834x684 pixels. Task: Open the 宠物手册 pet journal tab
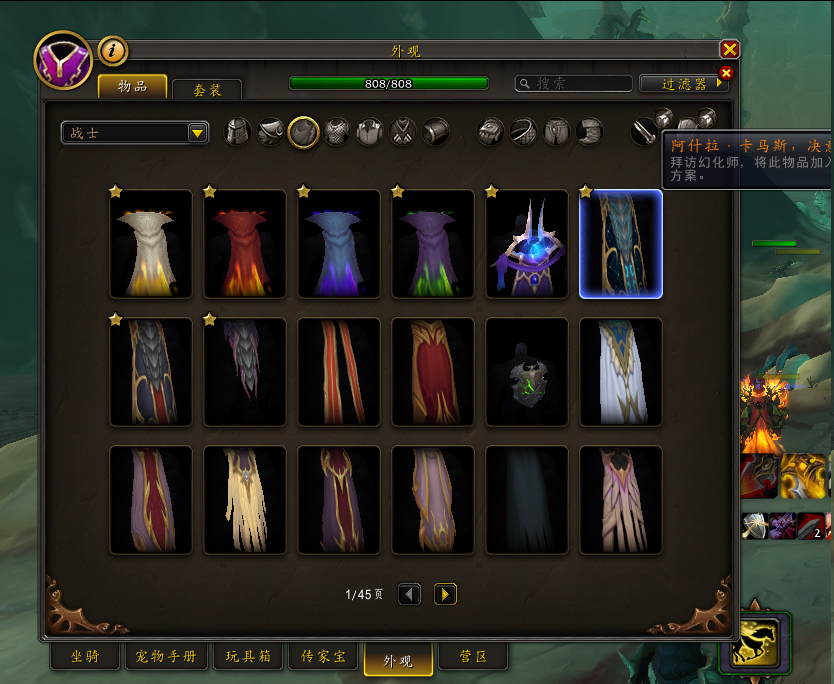point(166,657)
